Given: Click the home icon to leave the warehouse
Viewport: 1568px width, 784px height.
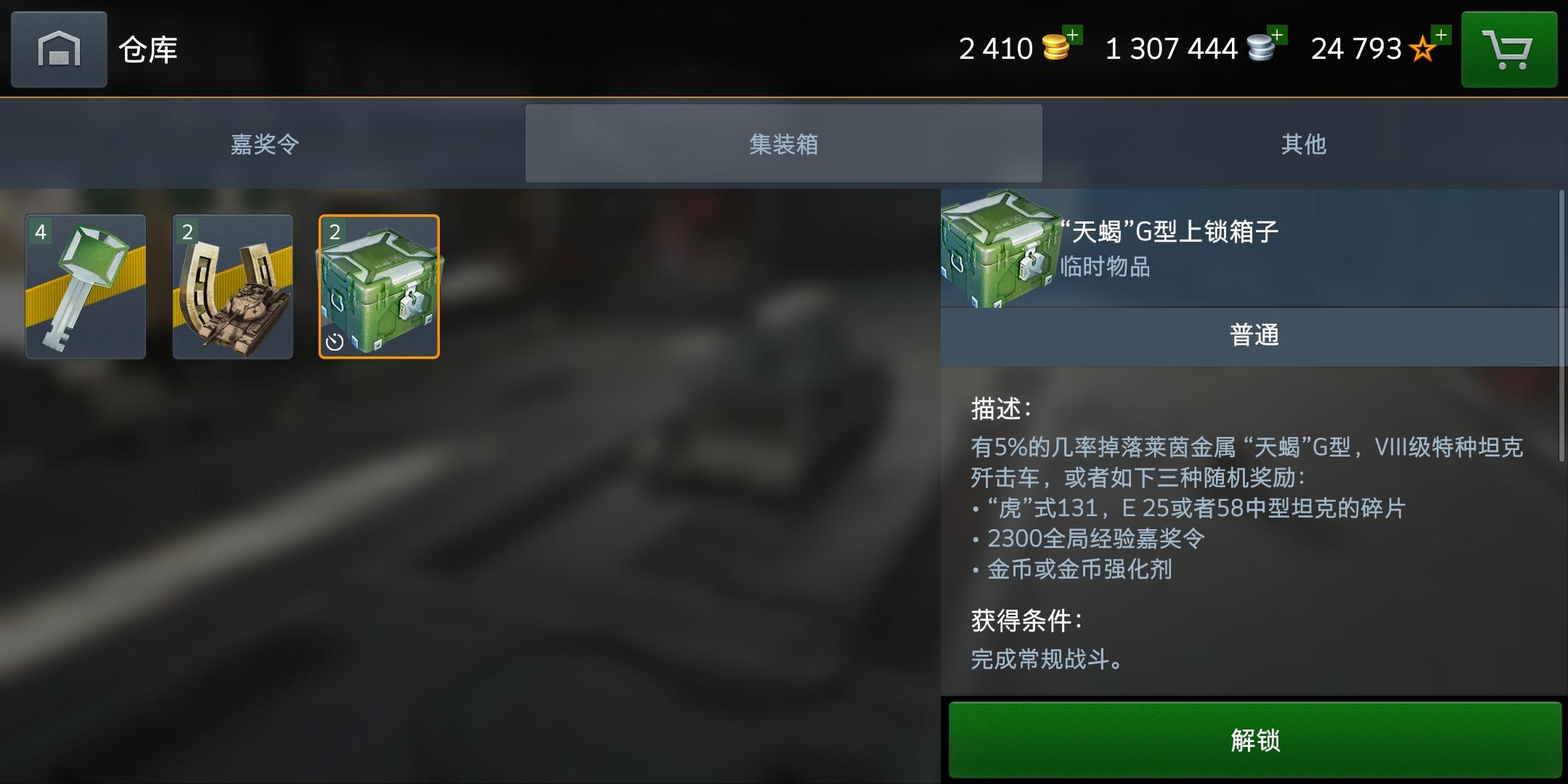Looking at the screenshot, I should click(58, 49).
